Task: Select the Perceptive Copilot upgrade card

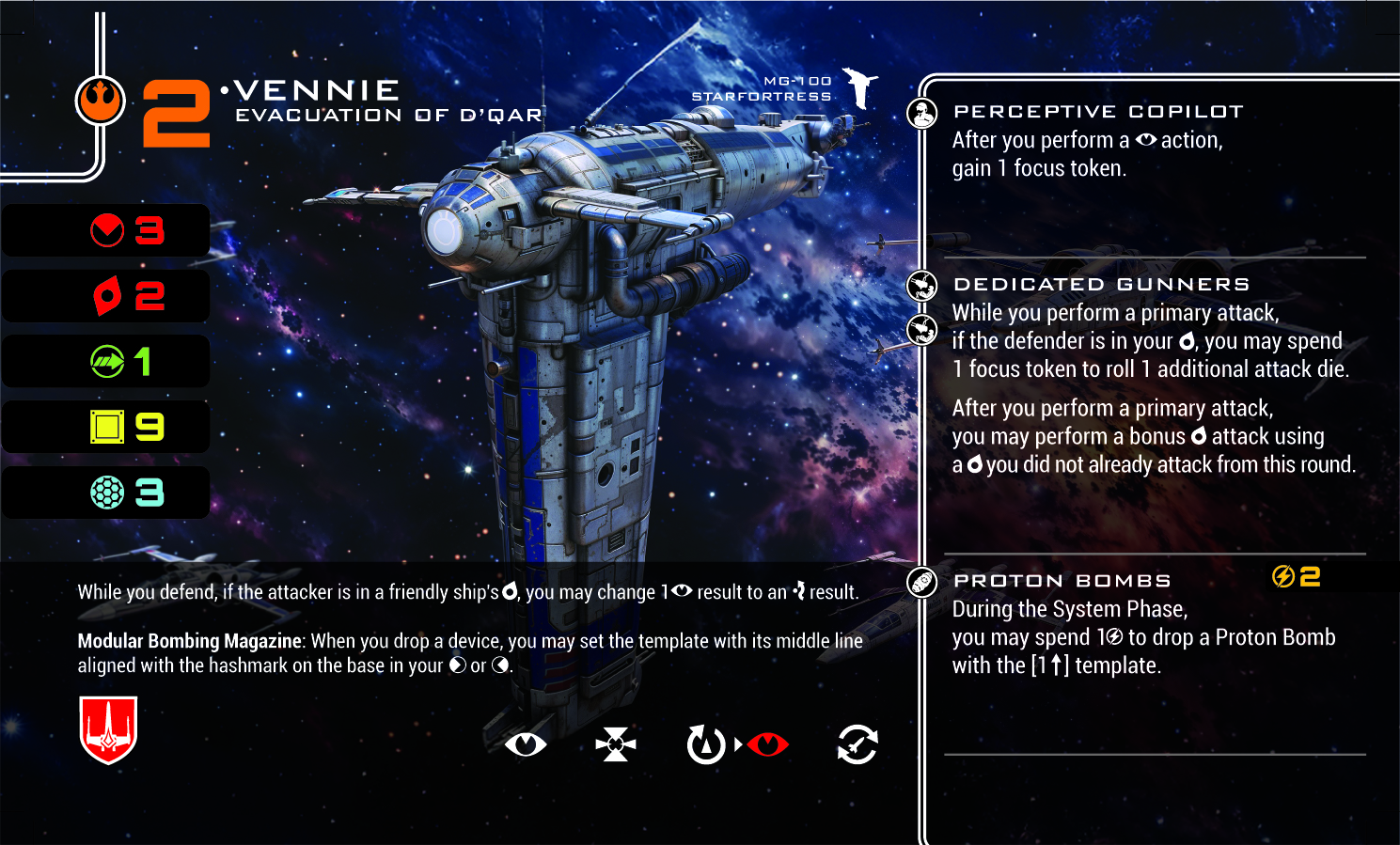Action: 1098,112
